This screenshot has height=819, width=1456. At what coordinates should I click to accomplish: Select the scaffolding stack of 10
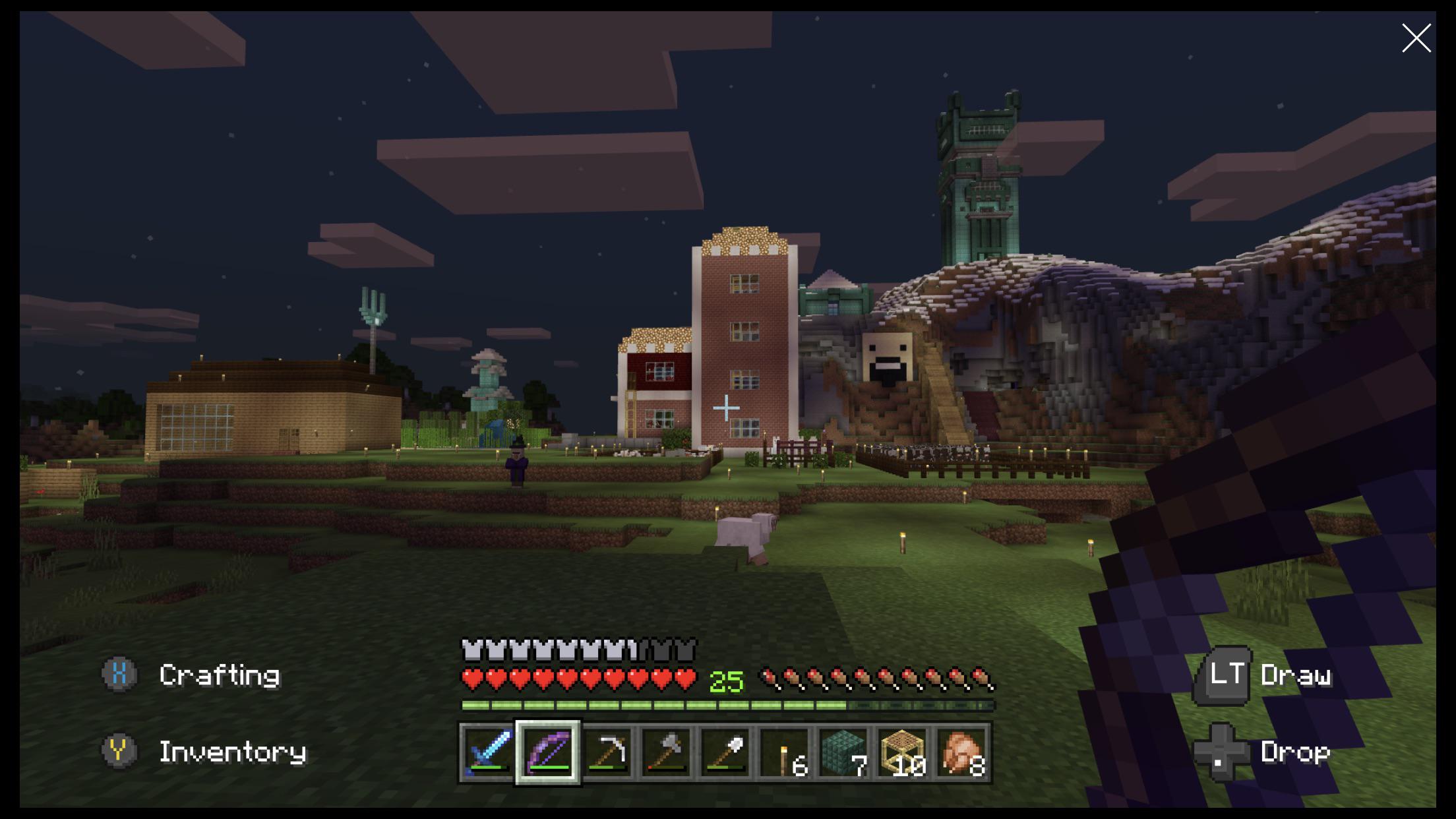(x=902, y=752)
